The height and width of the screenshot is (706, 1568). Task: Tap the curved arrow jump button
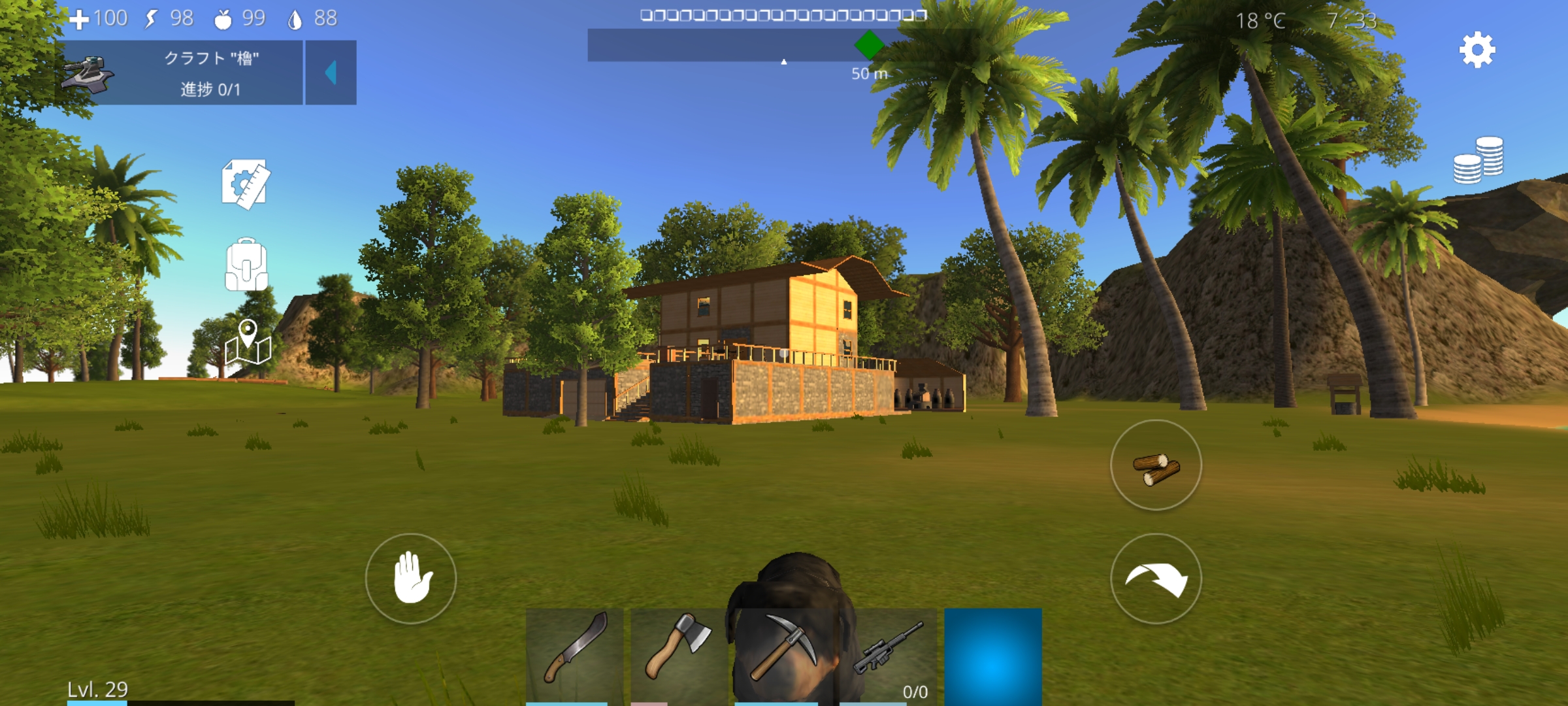(x=1156, y=579)
